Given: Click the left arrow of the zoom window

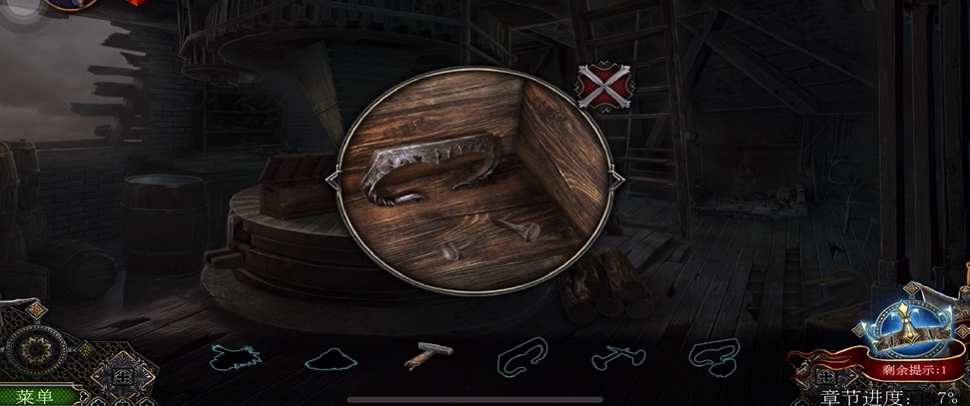Looking at the screenshot, I should (332, 179).
